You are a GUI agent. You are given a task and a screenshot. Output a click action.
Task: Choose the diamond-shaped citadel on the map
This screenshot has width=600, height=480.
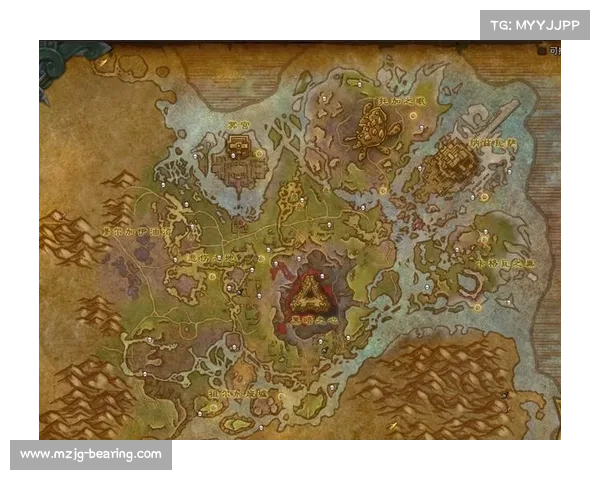pos(457,158)
